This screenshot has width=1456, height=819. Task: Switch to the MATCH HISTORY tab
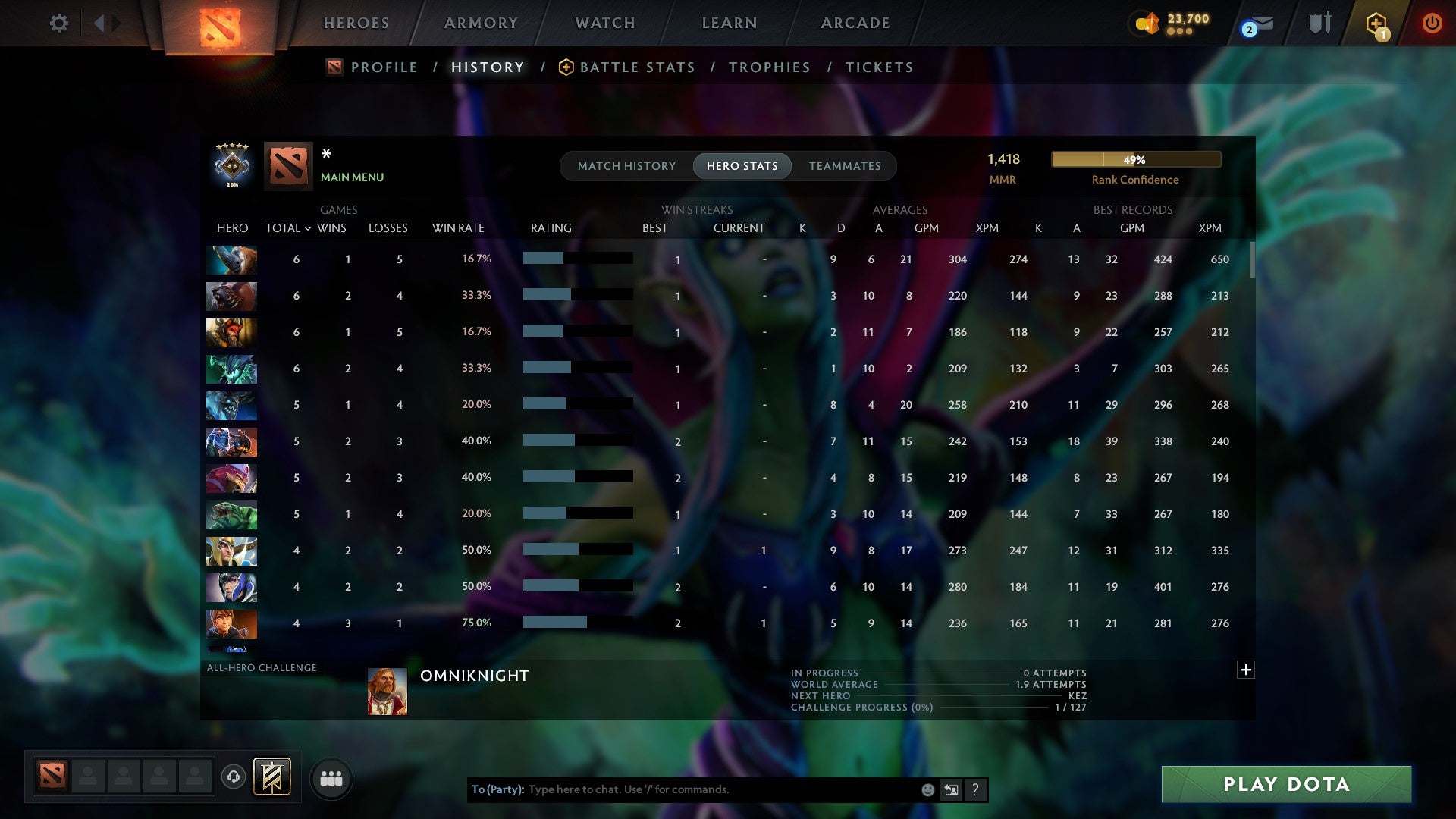coord(626,166)
